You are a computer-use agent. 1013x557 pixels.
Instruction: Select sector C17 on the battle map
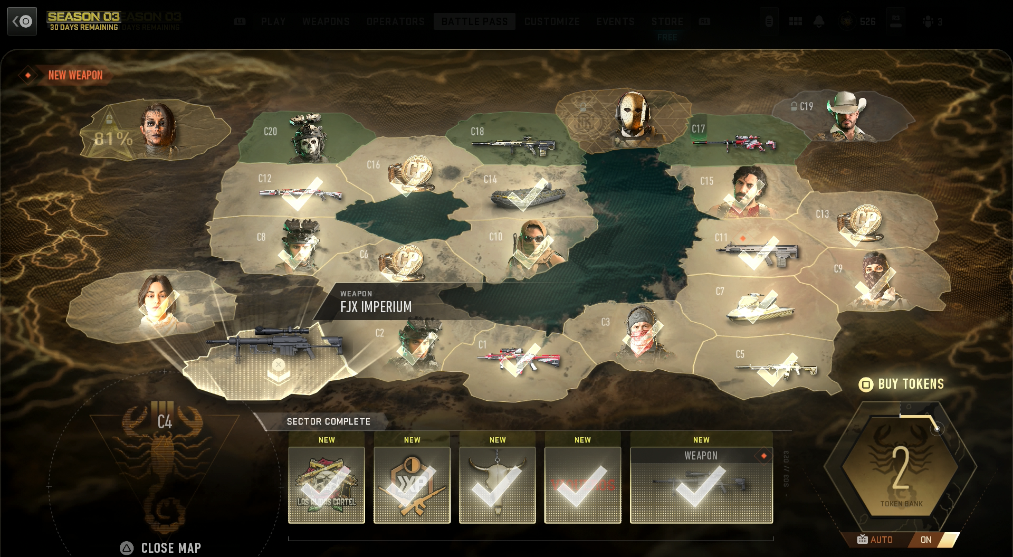tap(740, 140)
